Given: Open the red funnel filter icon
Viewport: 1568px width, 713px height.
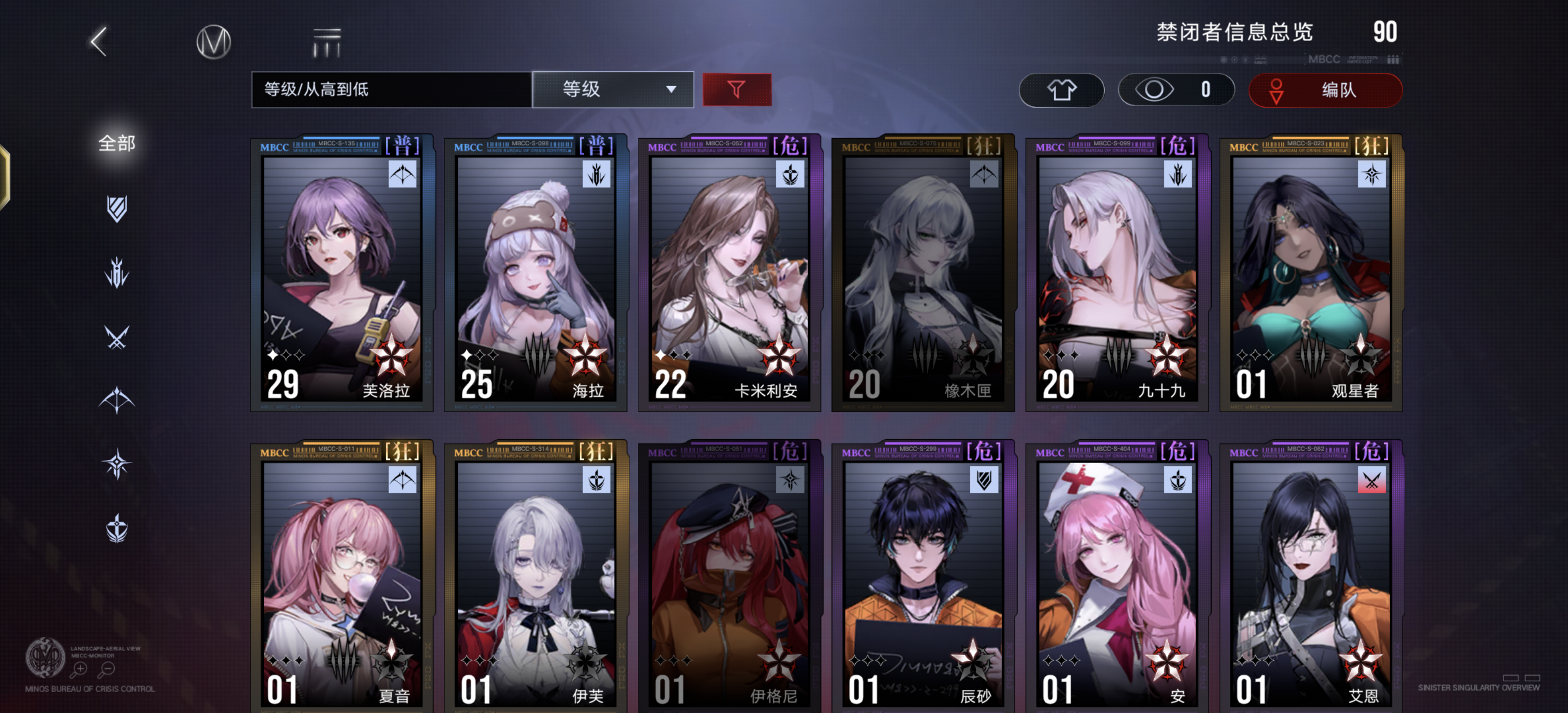Looking at the screenshot, I should coord(736,89).
